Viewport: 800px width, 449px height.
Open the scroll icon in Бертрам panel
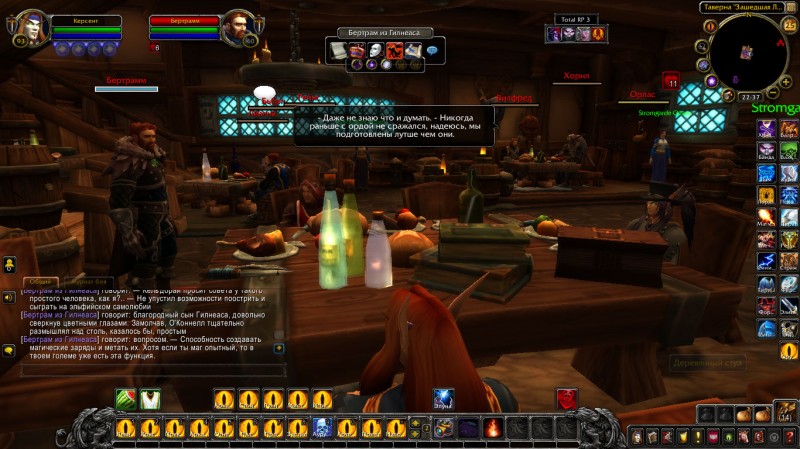pyautogui.click(x=337, y=50)
